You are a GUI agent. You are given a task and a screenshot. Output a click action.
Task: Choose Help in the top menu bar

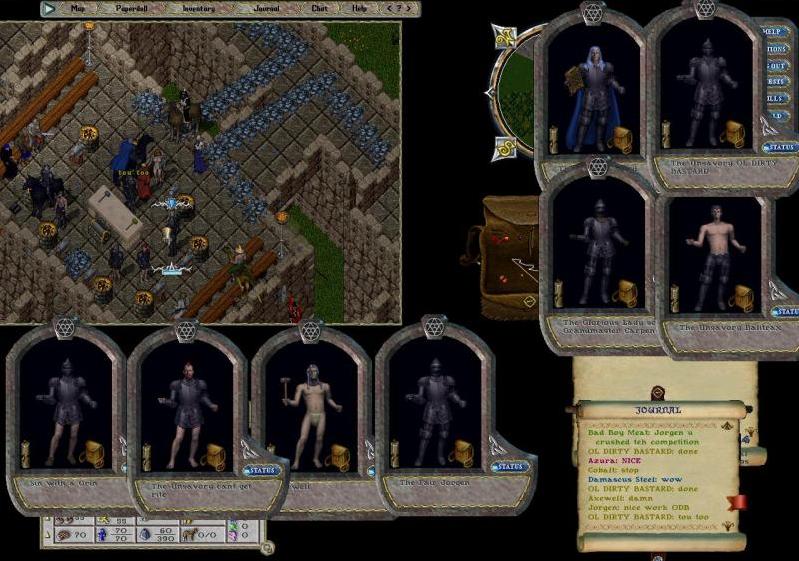click(x=358, y=8)
